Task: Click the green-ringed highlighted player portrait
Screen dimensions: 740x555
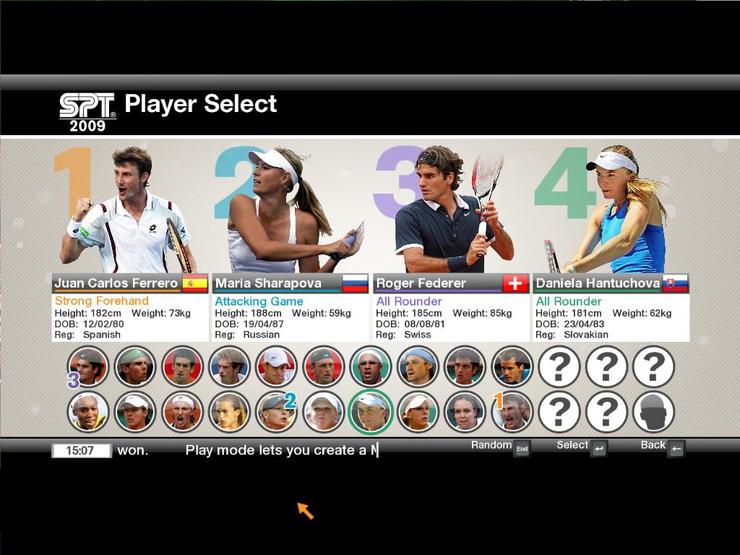Action: click(370, 411)
